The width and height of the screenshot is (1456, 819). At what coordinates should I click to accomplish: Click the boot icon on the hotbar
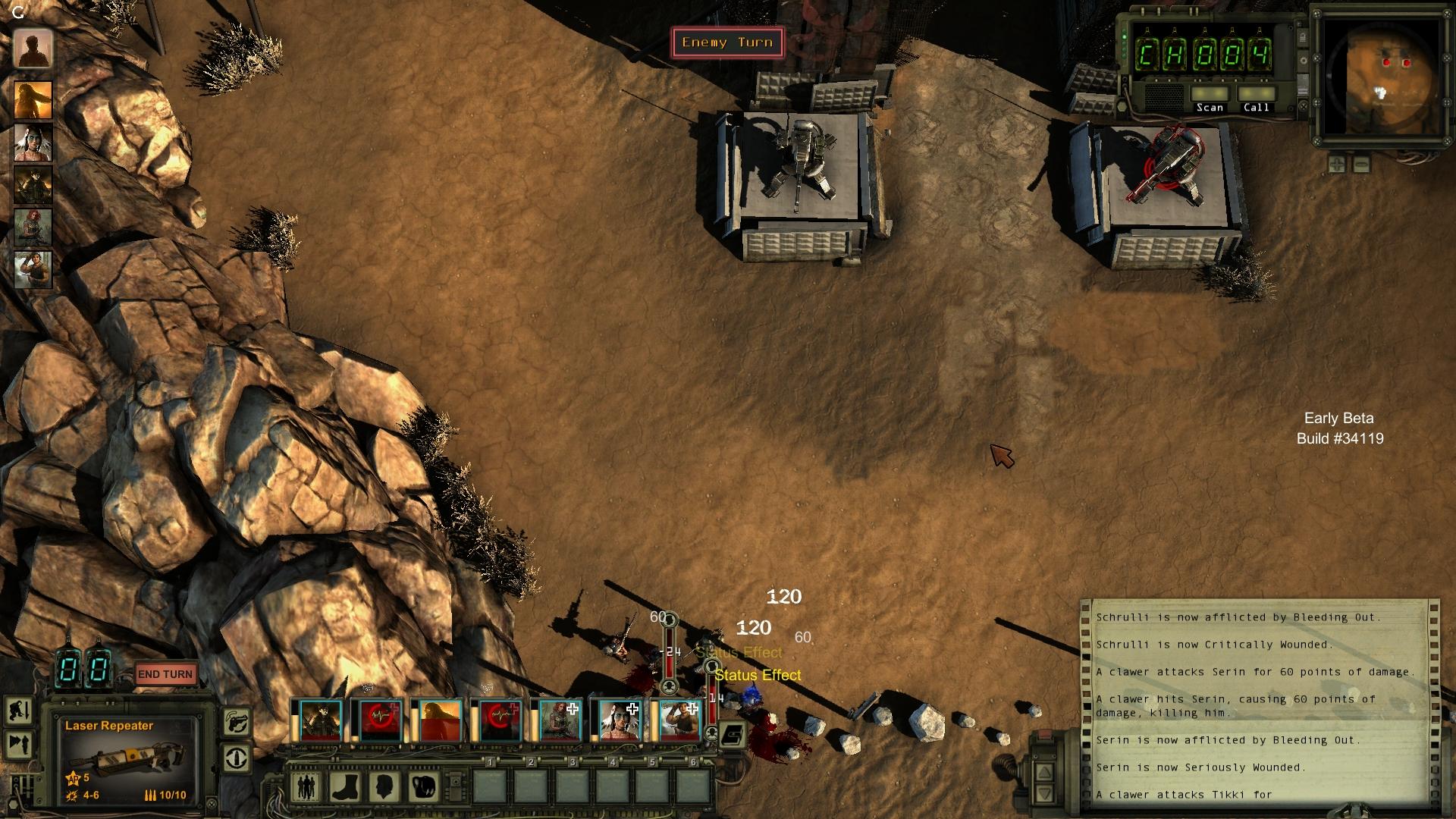tap(344, 786)
